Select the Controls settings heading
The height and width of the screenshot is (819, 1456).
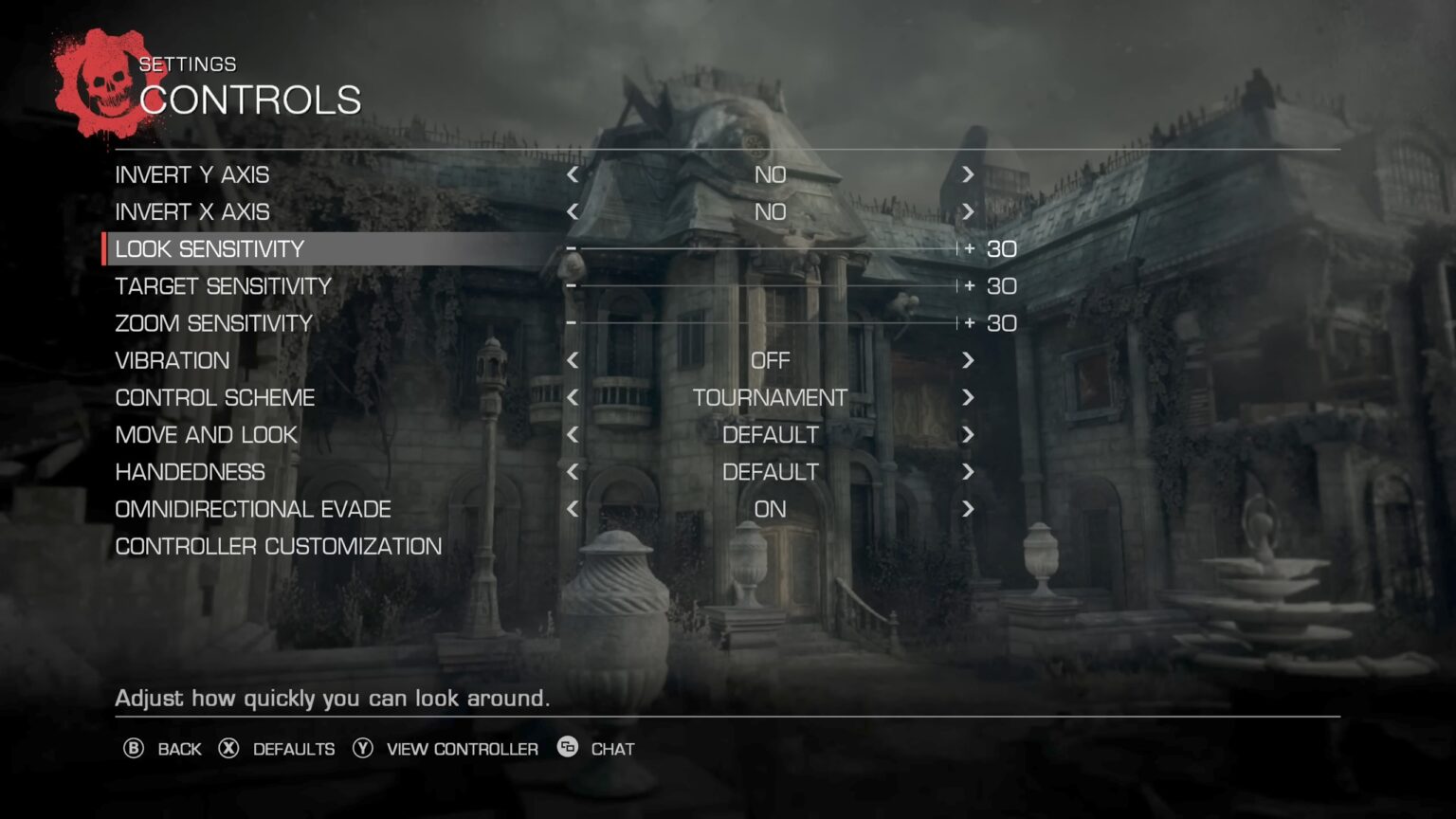coord(252,99)
